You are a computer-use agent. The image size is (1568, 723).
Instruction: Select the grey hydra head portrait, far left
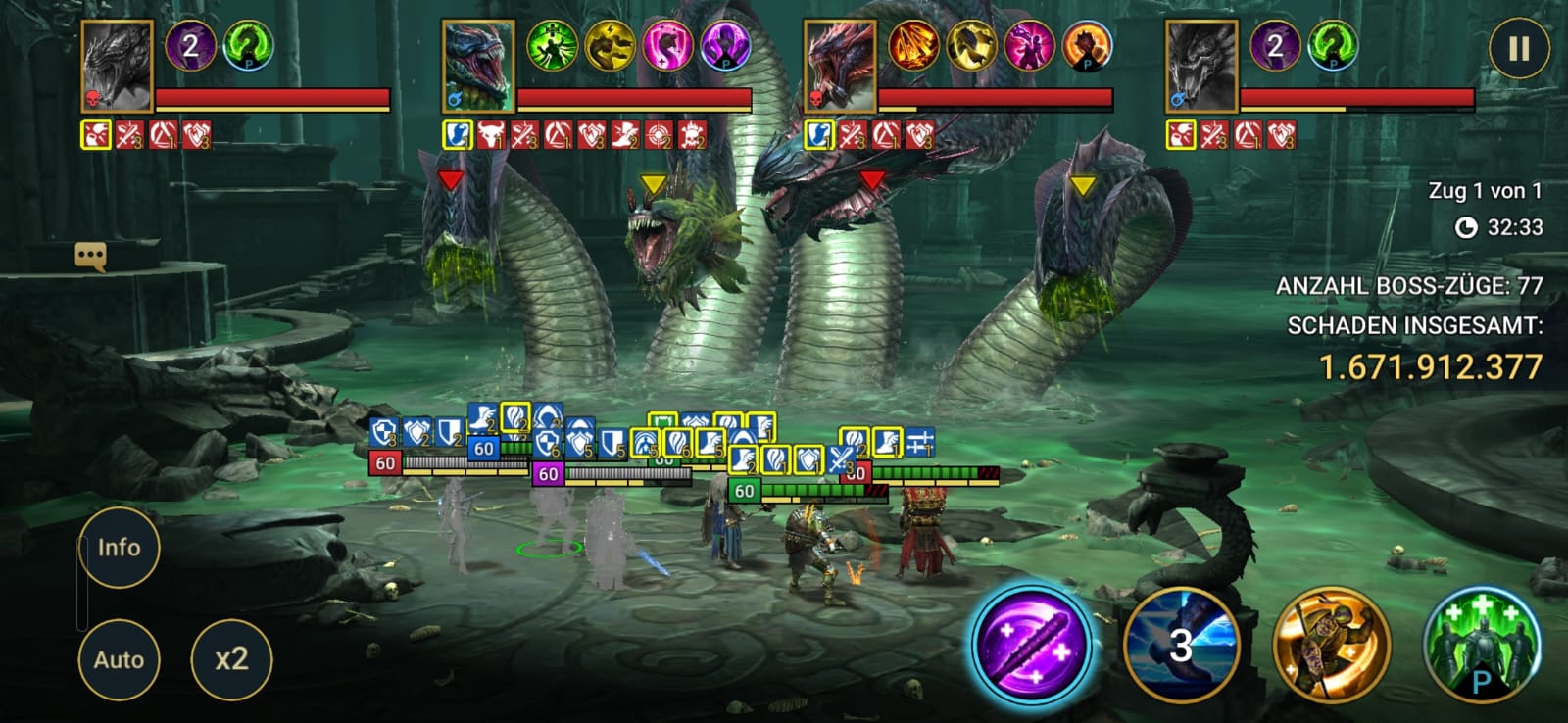[117, 67]
